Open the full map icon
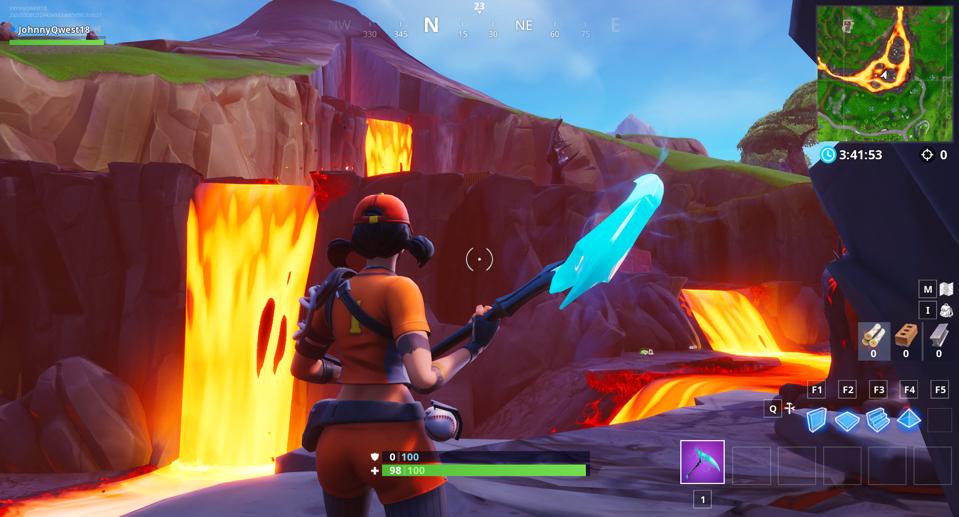This screenshot has width=959, height=517. 945,289
